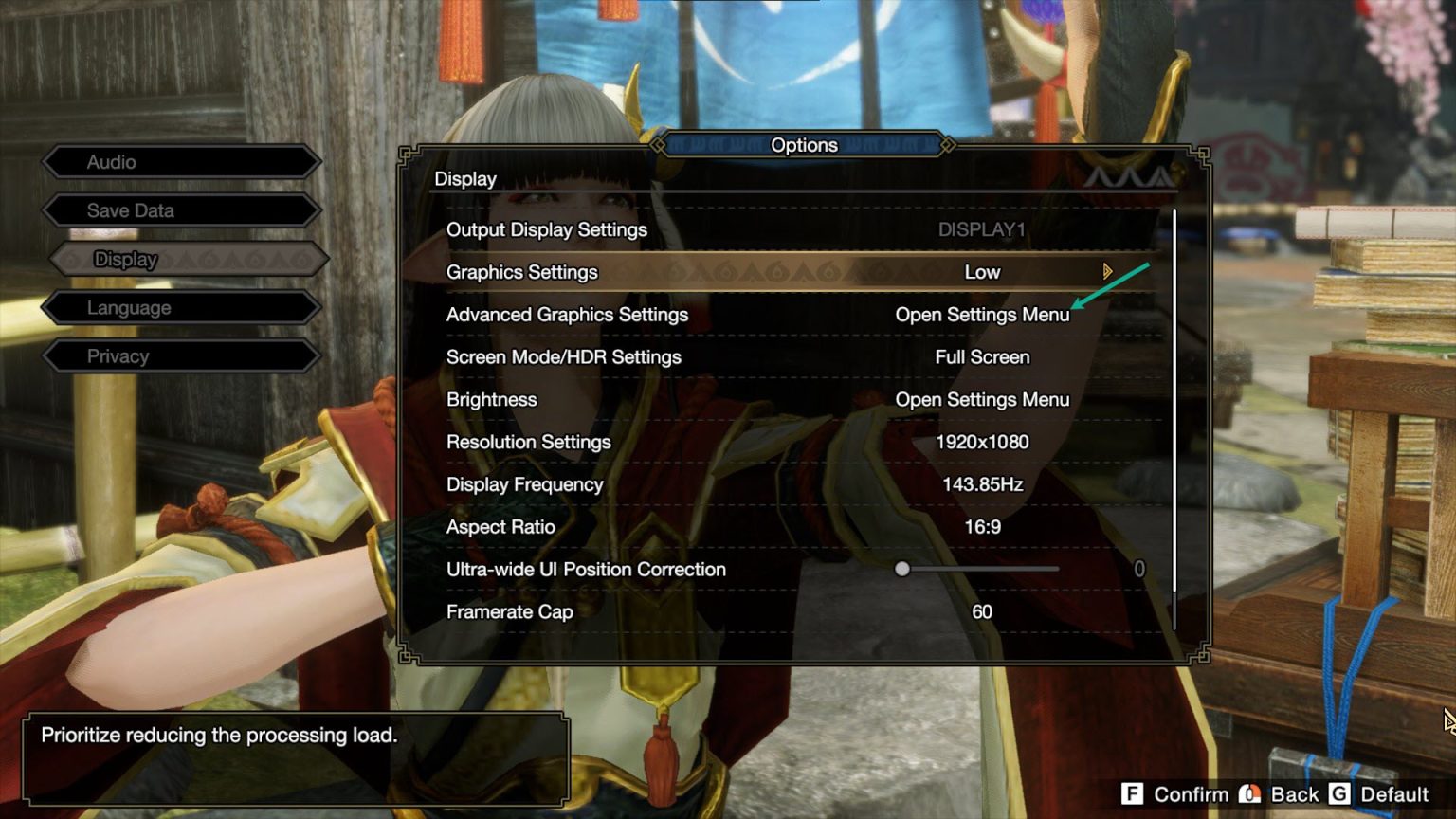Click the F Confirm key icon
Viewport: 1456px width, 819px height.
(1131, 794)
